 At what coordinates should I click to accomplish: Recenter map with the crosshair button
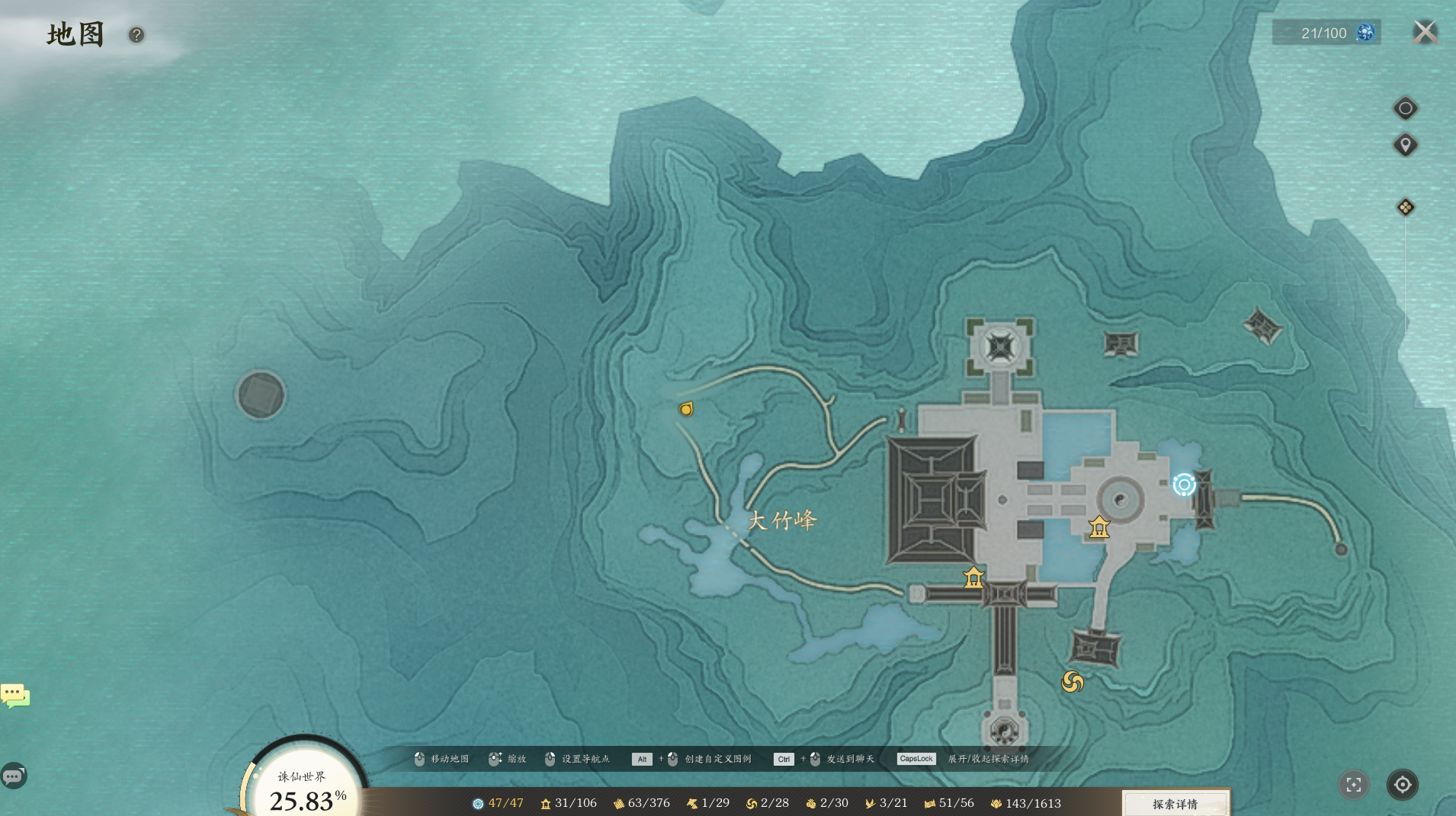1402,785
